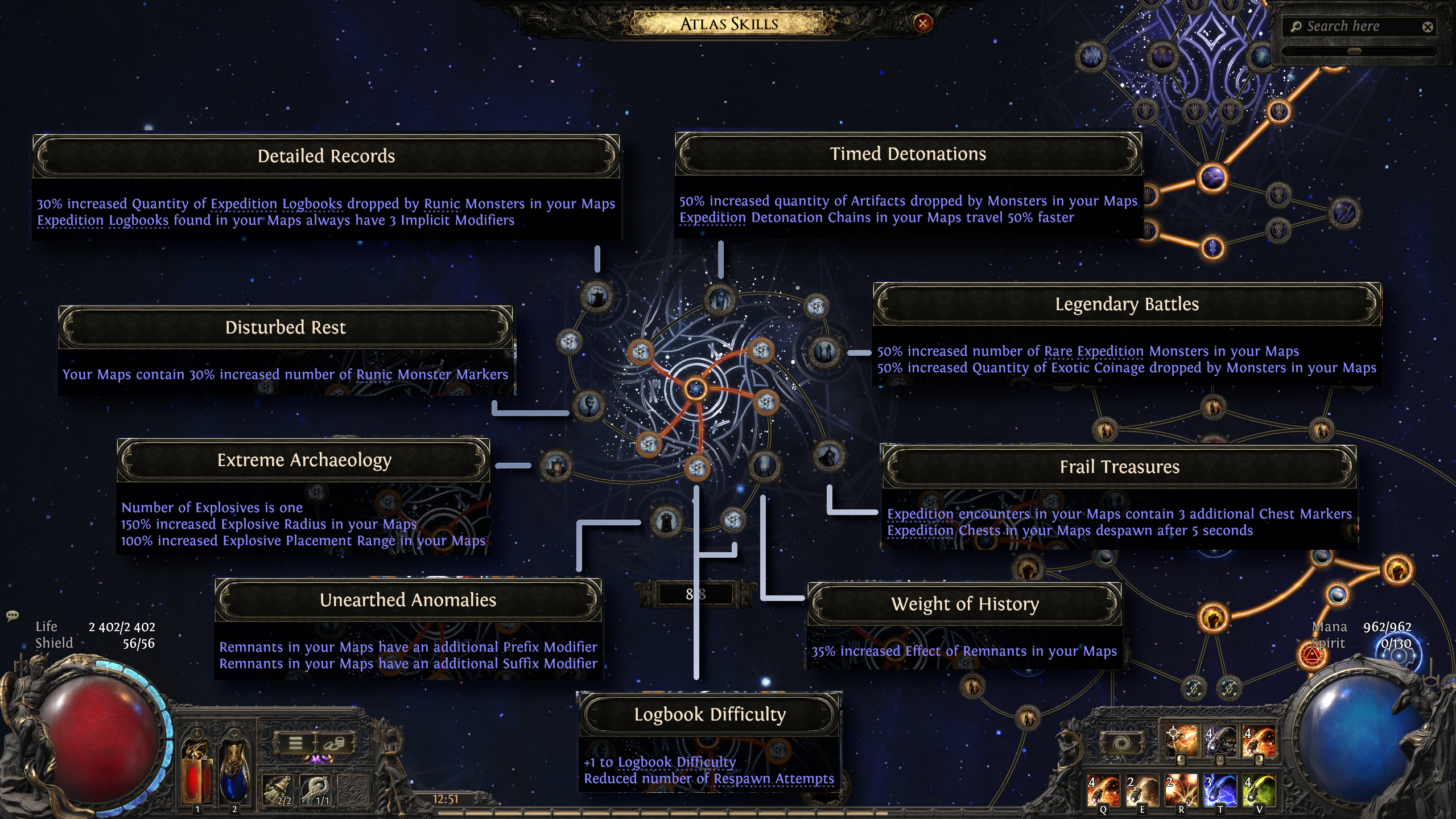Open the coin stack shop button
This screenshot has height=819, width=1456.
335,743
